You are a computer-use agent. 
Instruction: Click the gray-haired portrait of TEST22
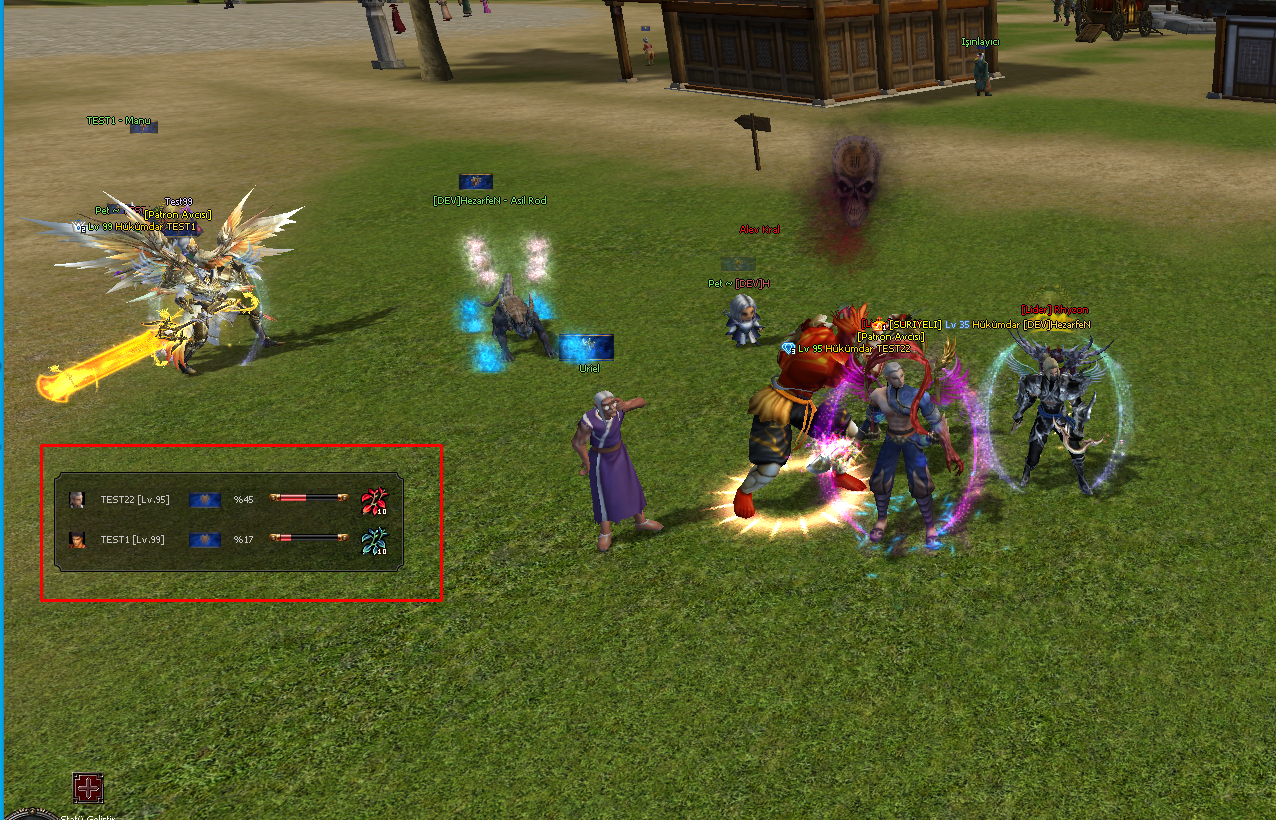coord(76,500)
